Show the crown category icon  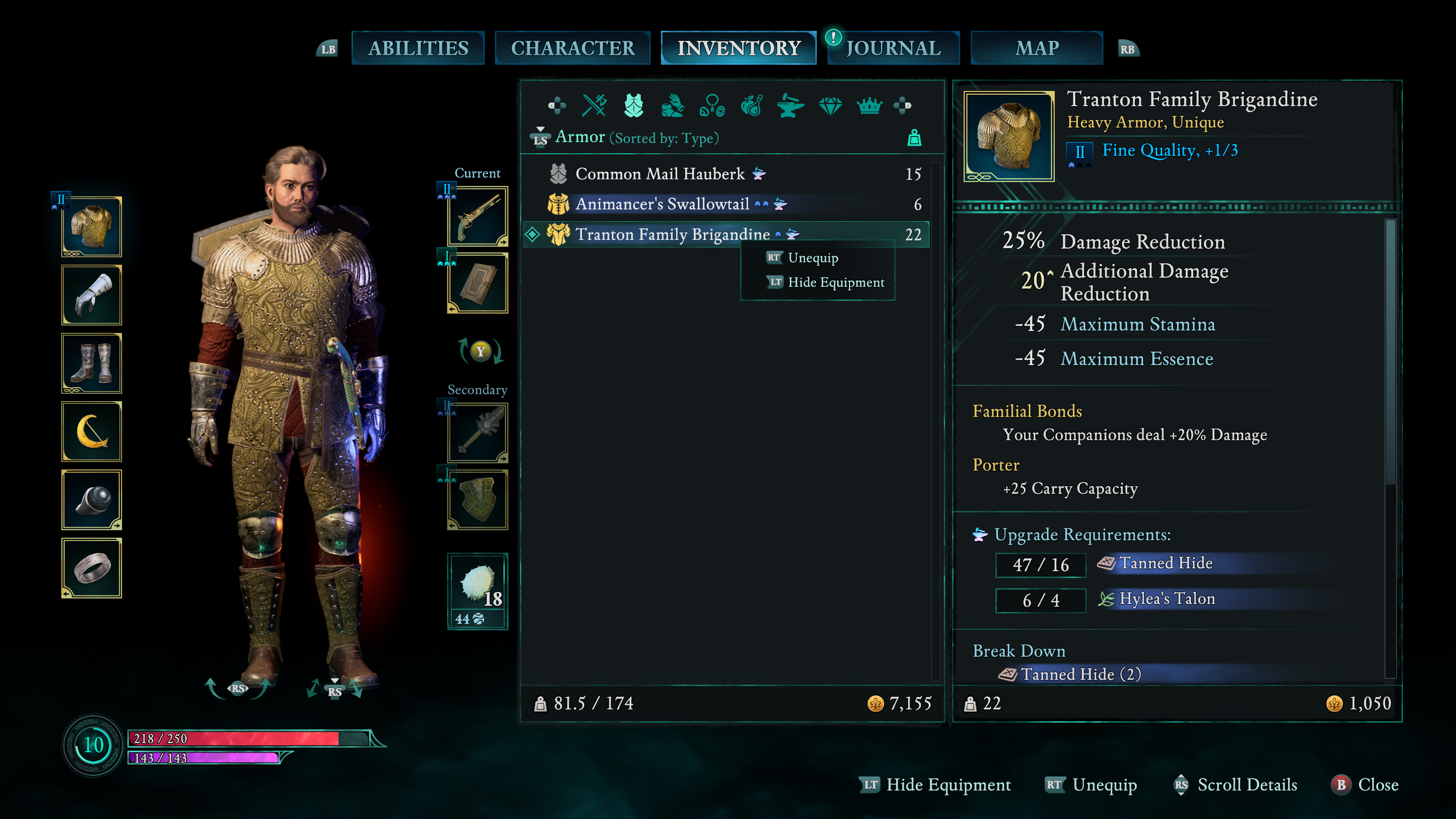(x=869, y=106)
